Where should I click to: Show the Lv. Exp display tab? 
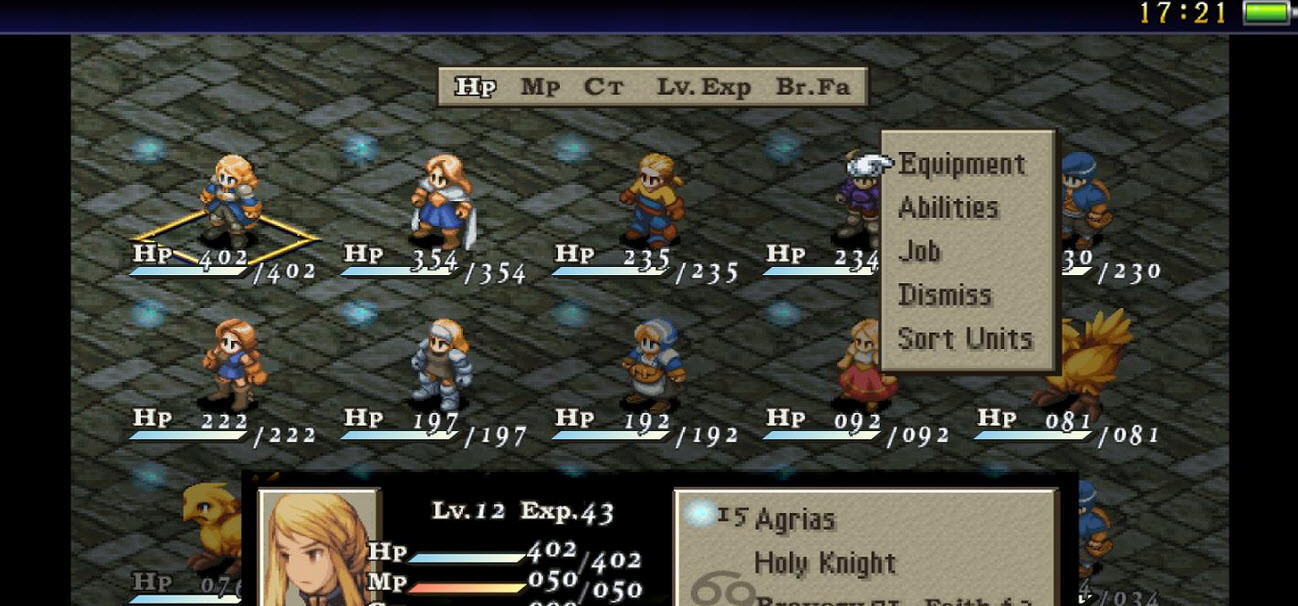tap(703, 87)
